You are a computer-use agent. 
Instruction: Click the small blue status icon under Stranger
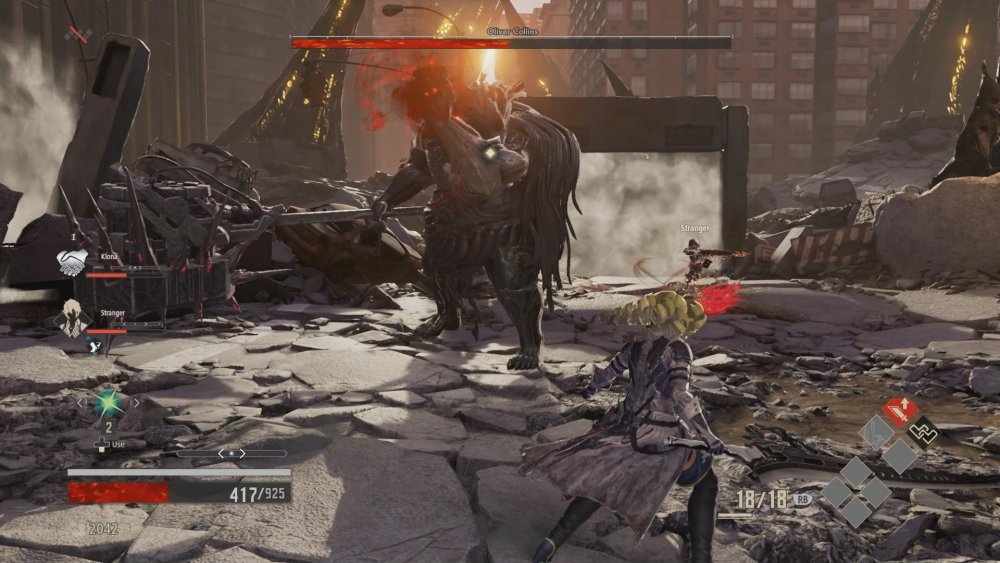point(94,346)
